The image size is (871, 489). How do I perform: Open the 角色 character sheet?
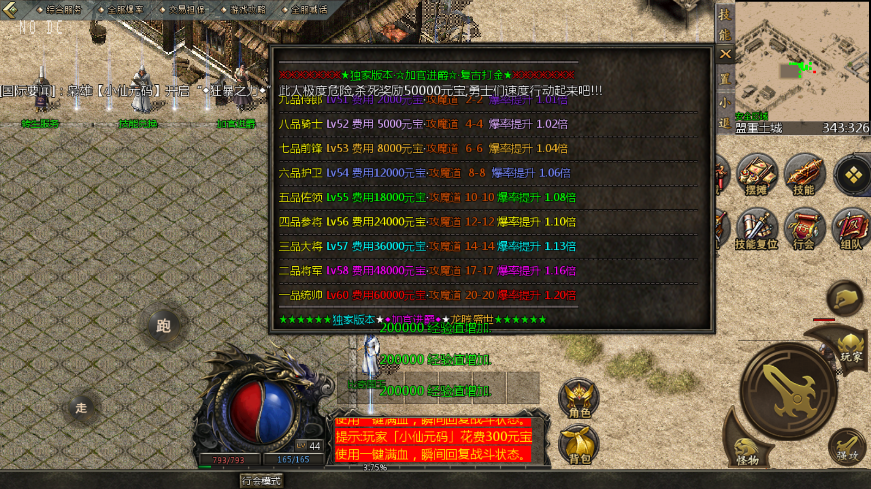(579, 398)
